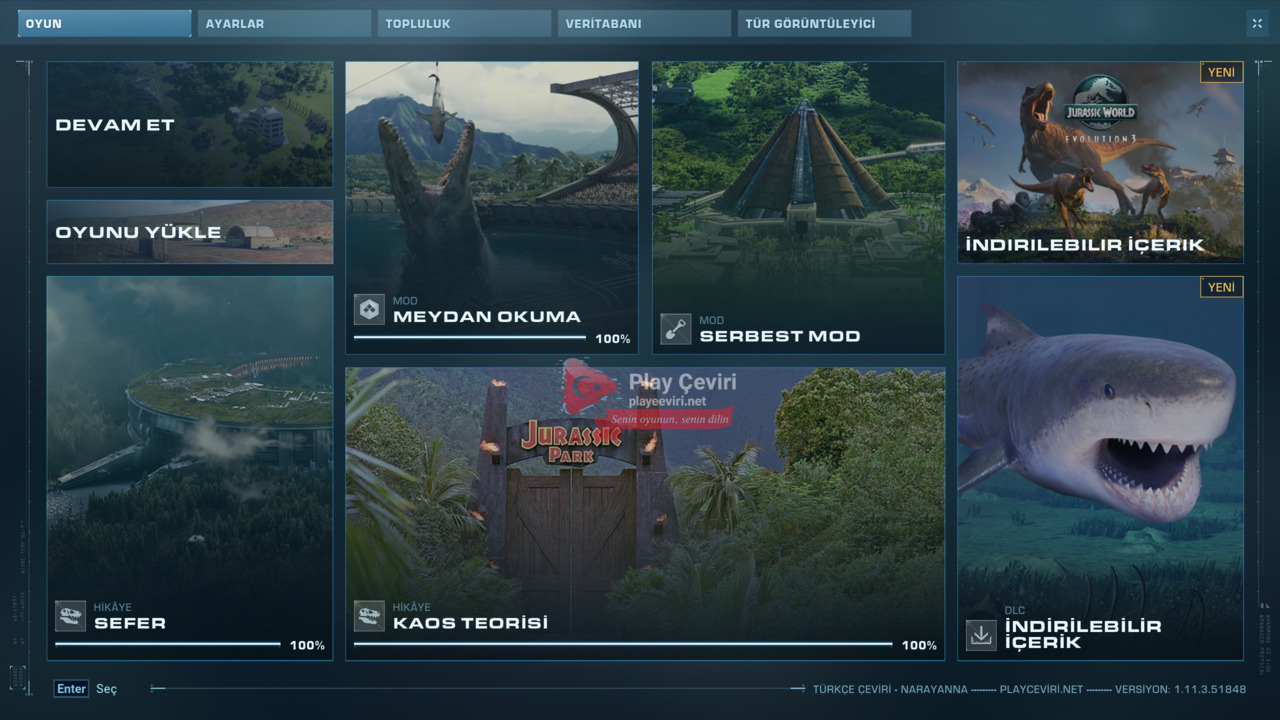Open the AYARLAR tab
Image resolution: width=1280 pixels, height=720 pixels.
284,23
